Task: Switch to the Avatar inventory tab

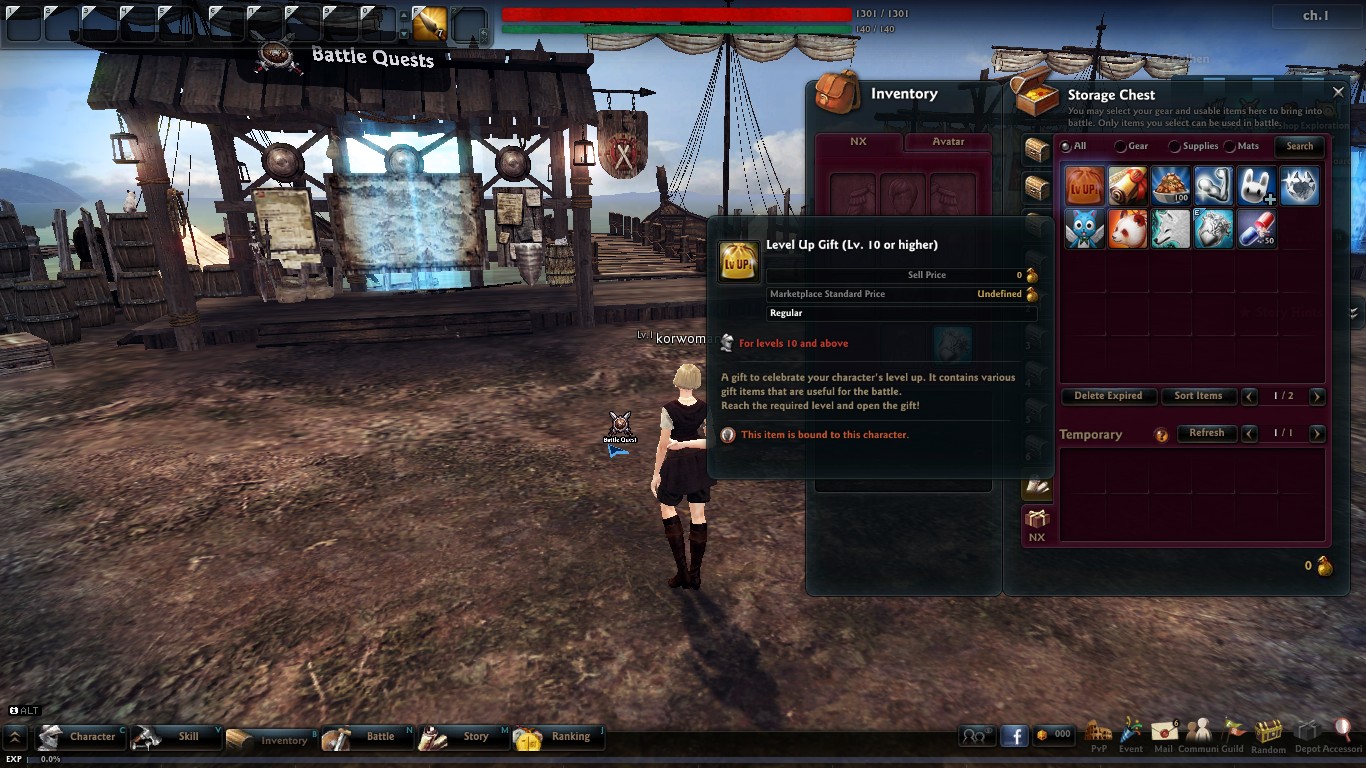Action: click(x=948, y=142)
